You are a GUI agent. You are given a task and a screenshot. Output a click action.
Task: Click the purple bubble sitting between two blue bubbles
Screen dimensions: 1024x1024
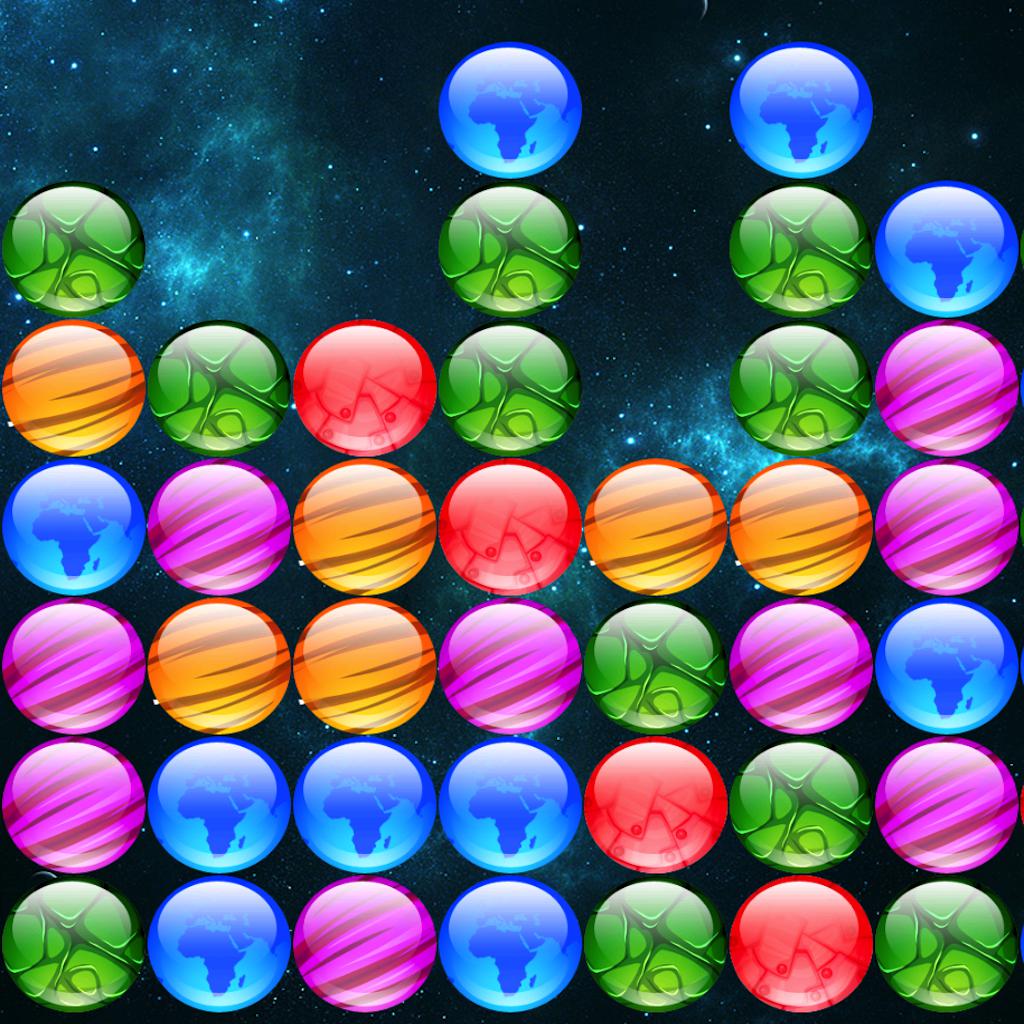364,944
